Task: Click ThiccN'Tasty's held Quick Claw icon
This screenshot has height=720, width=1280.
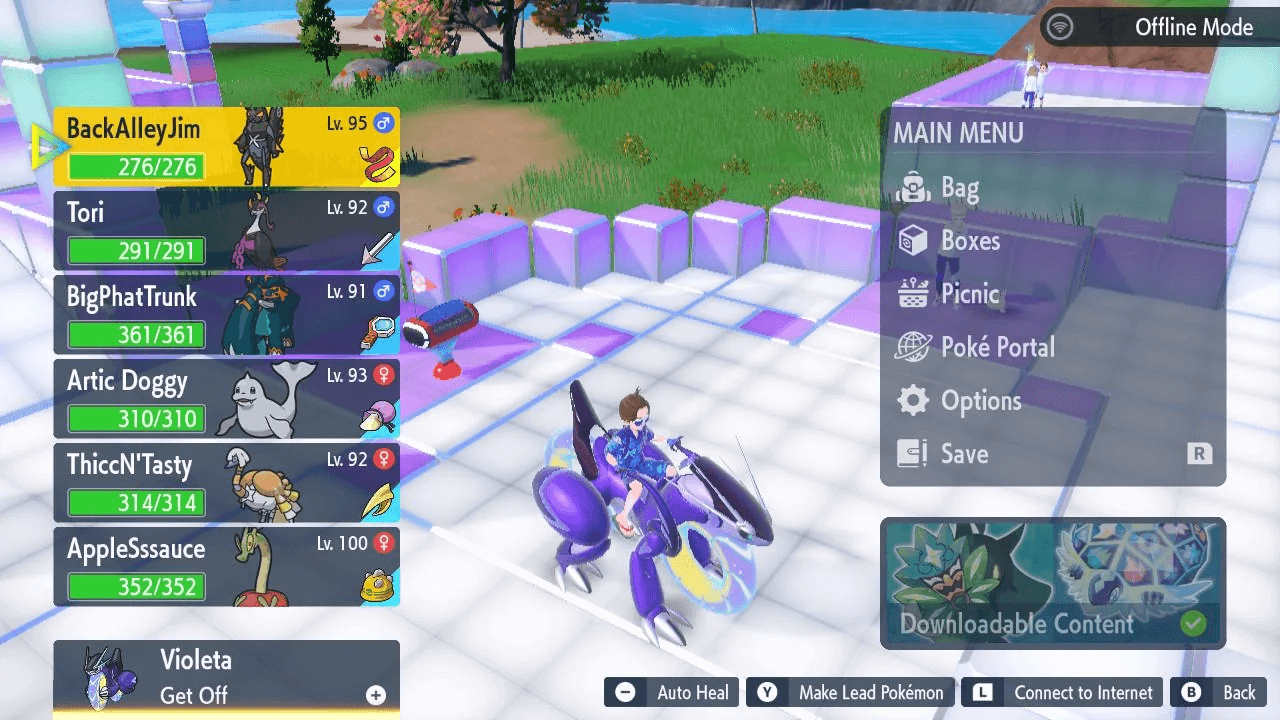Action: (374, 495)
